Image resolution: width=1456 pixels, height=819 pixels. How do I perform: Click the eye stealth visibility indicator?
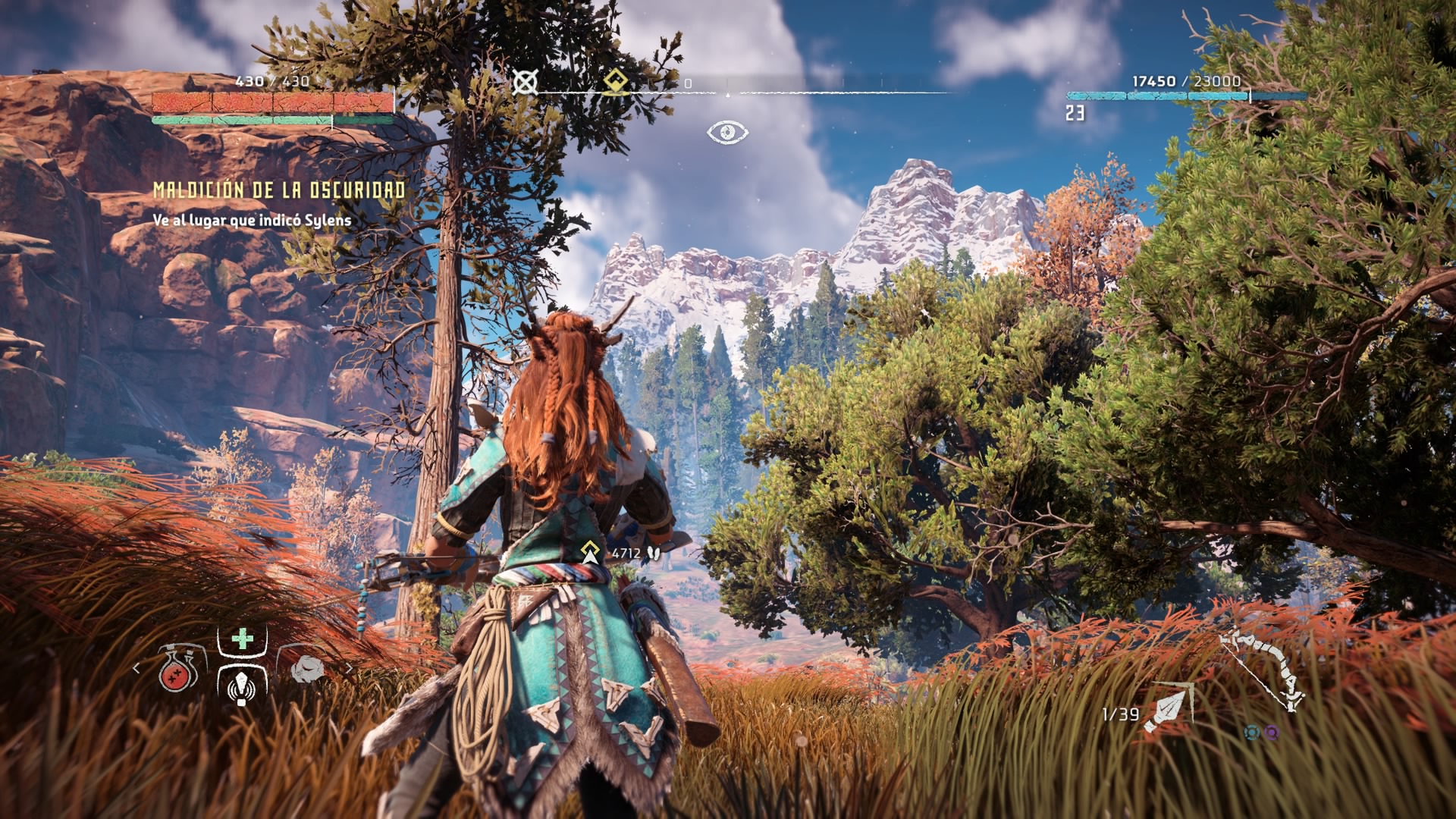point(727,133)
